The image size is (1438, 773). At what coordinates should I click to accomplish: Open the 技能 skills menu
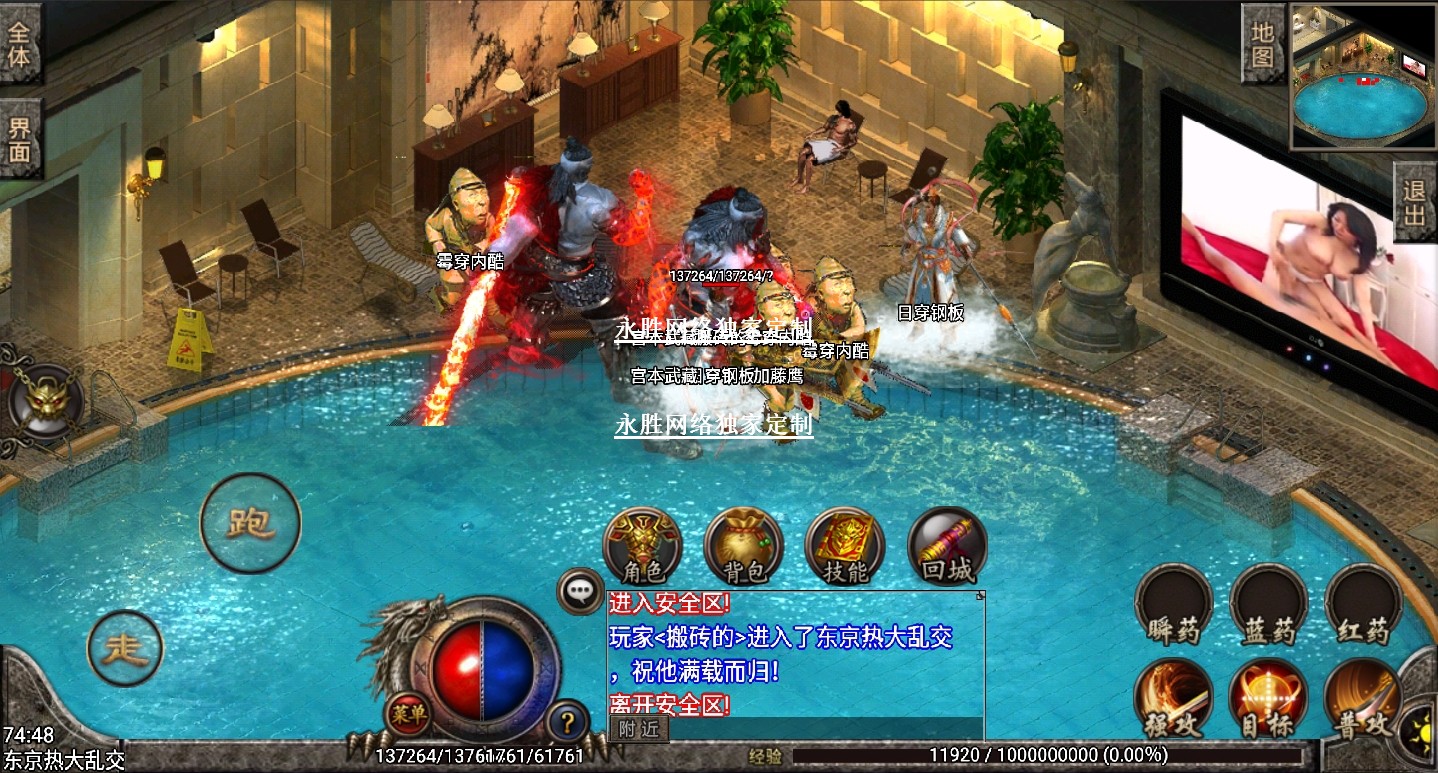(845, 548)
